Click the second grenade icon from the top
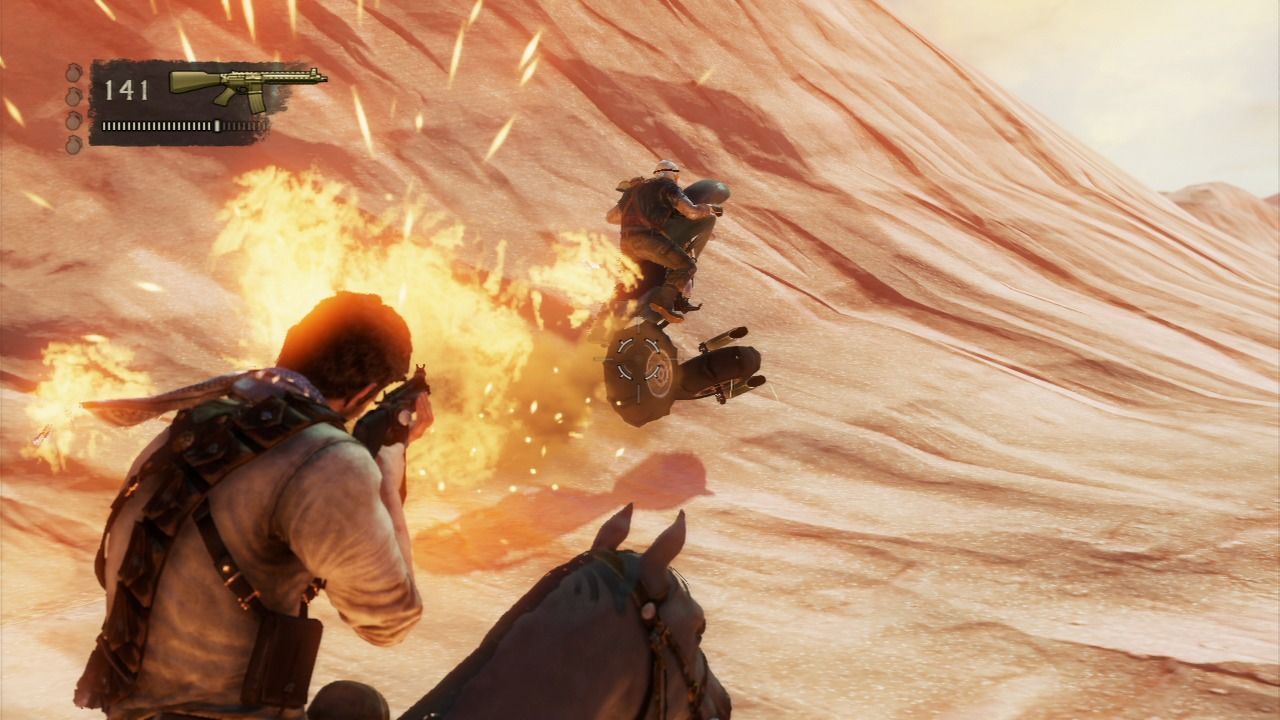This screenshot has height=720, width=1280. point(72,96)
